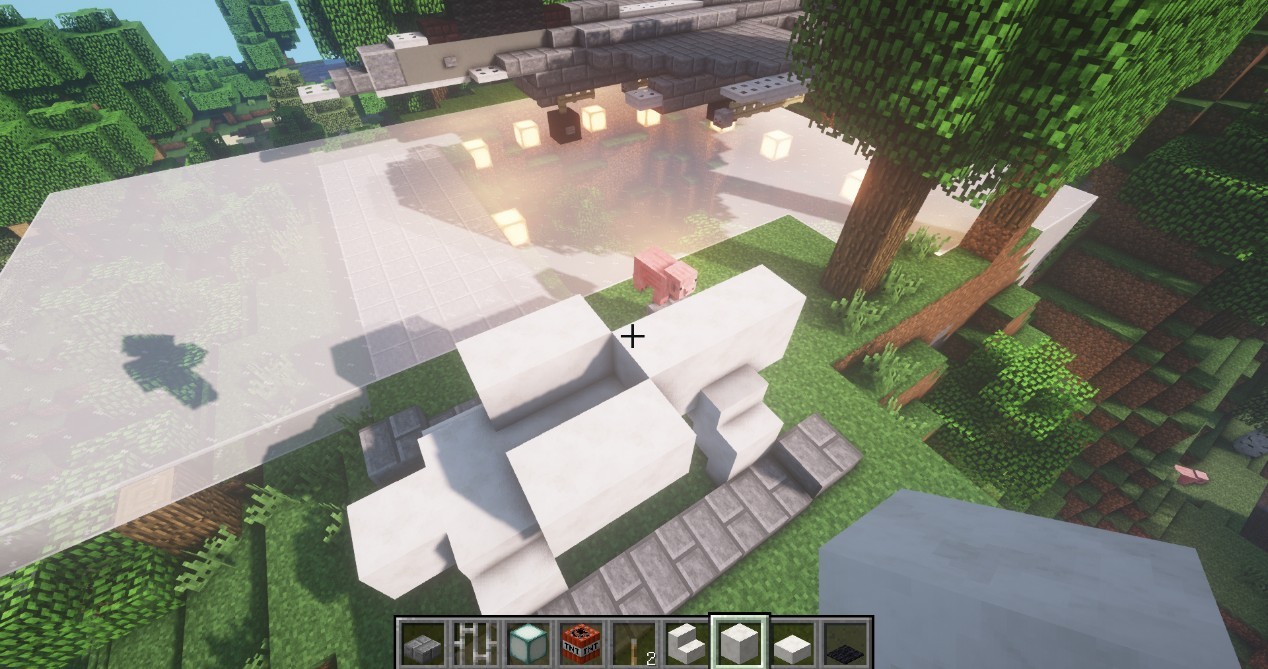
Task: Select the highlighted white quartz block slot
Action: coord(739,643)
